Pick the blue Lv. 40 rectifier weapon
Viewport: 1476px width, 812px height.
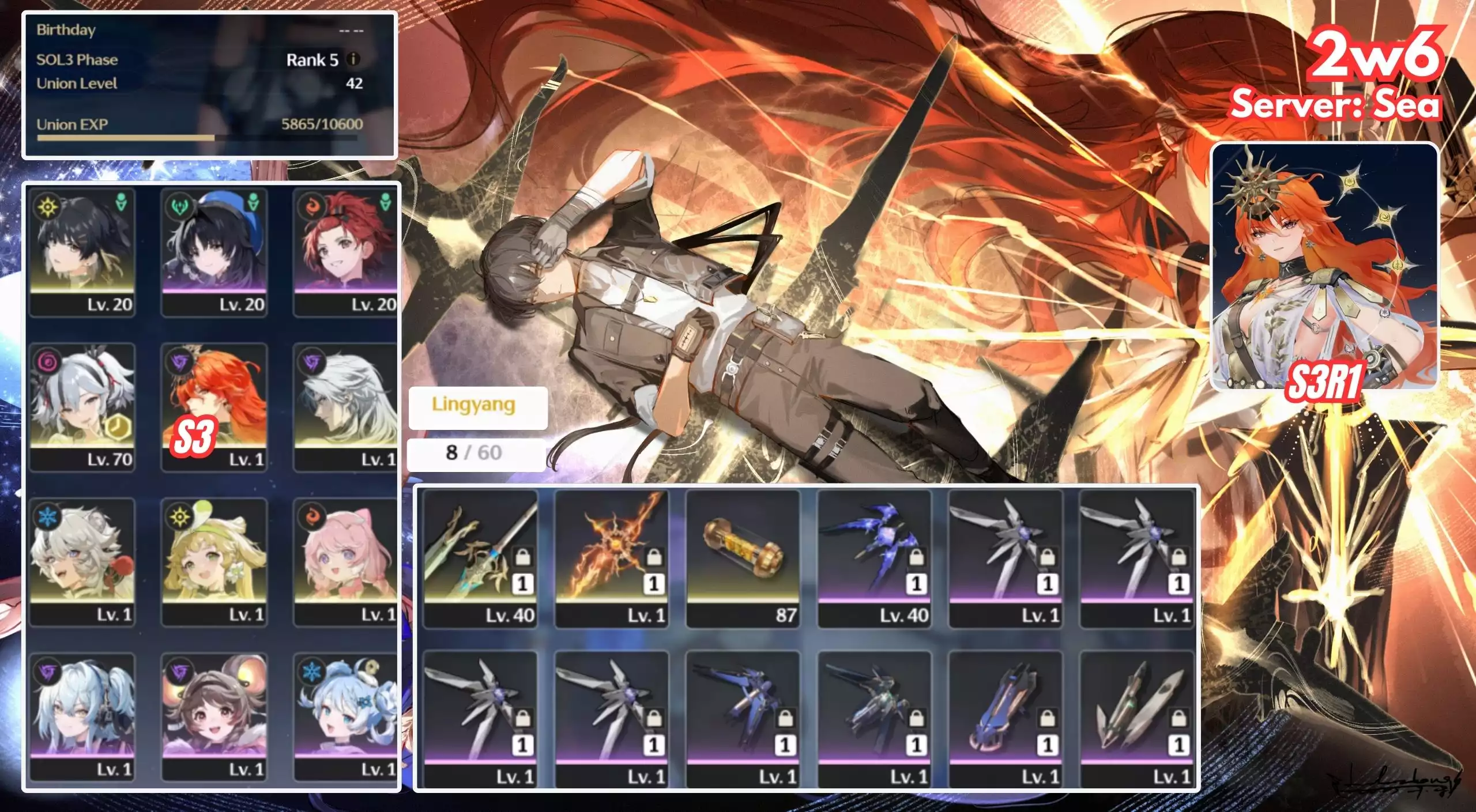874,558
